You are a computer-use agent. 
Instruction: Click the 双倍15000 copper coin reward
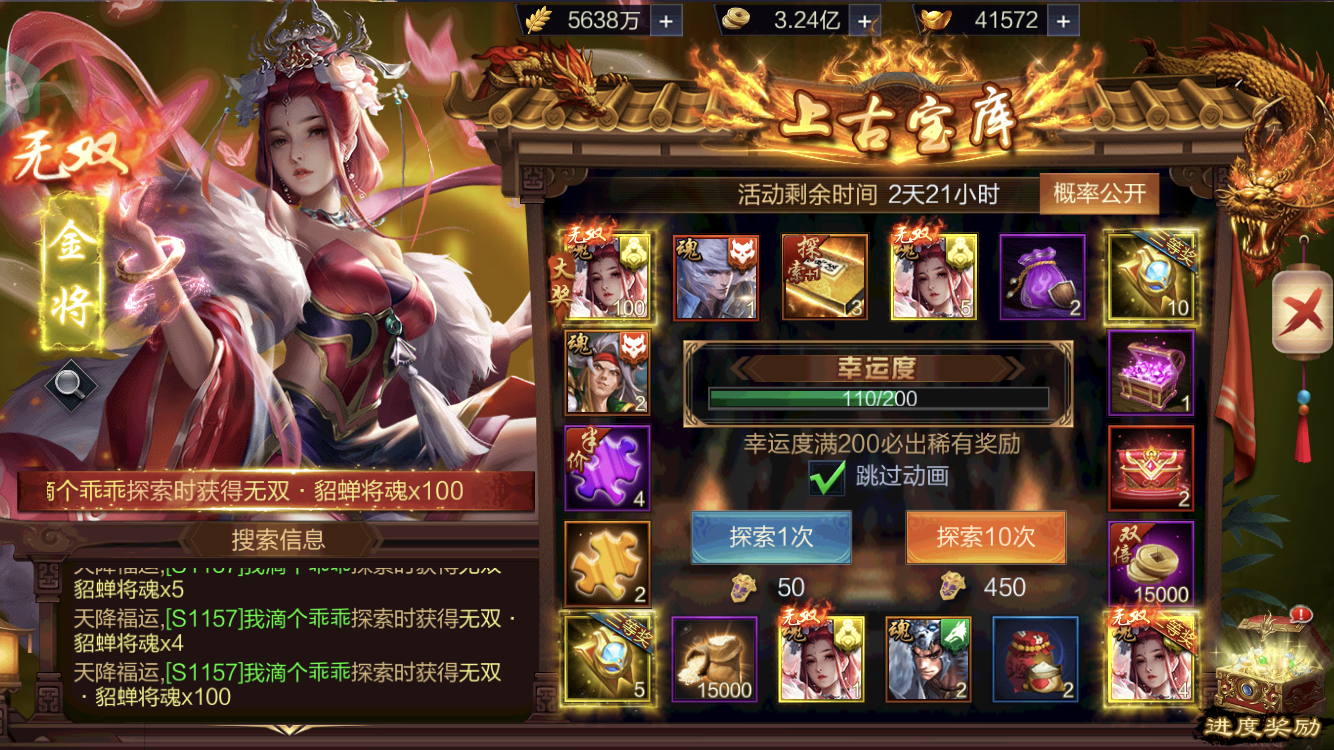tap(1150, 560)
